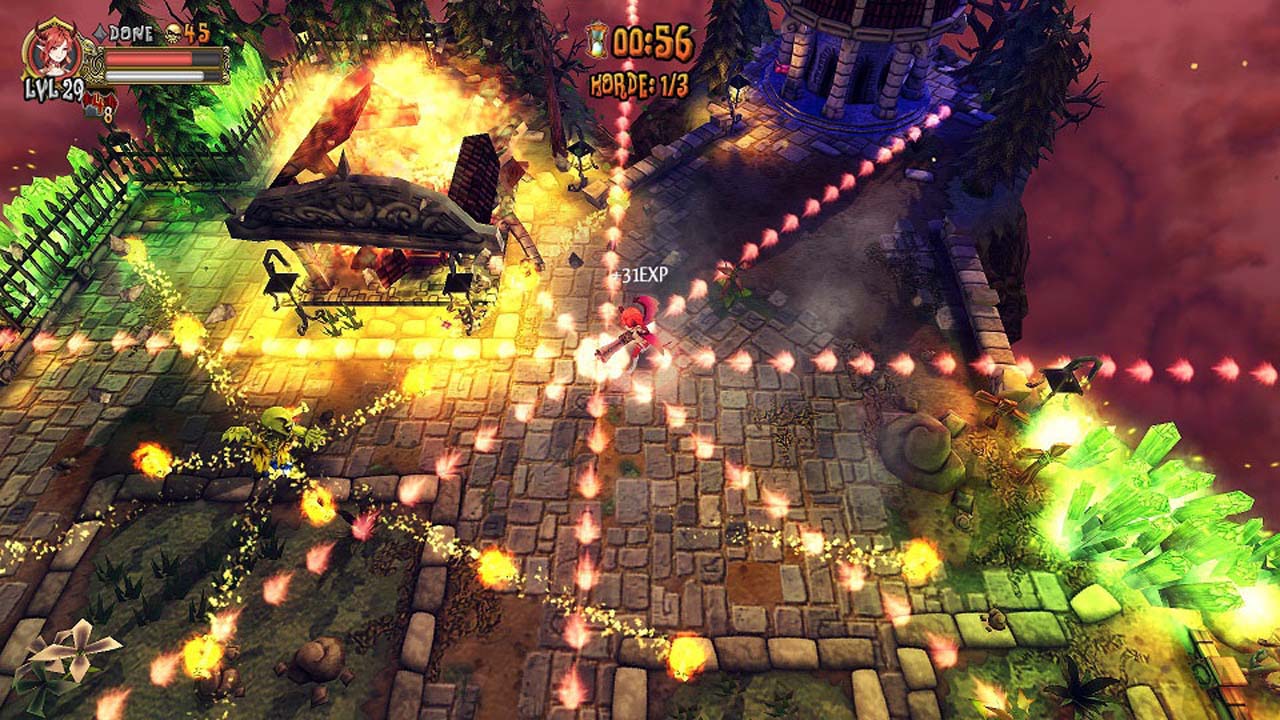1280x720 pixels.
Task: Expand the LVL 29 level badge
Action: coord(53,88)
